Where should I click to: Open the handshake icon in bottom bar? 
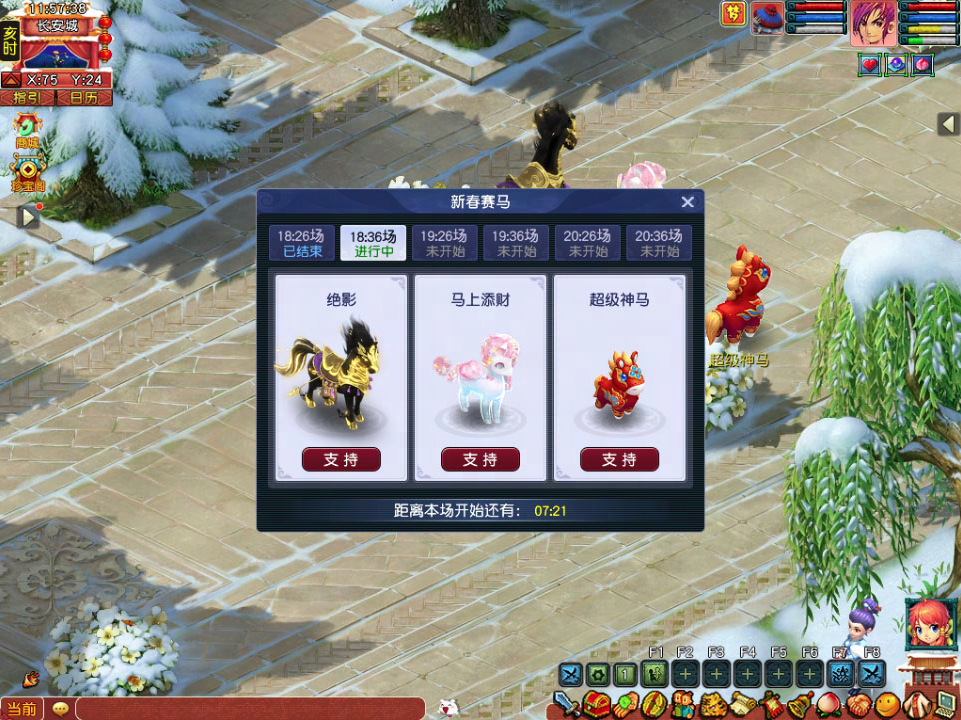[858, 704]
